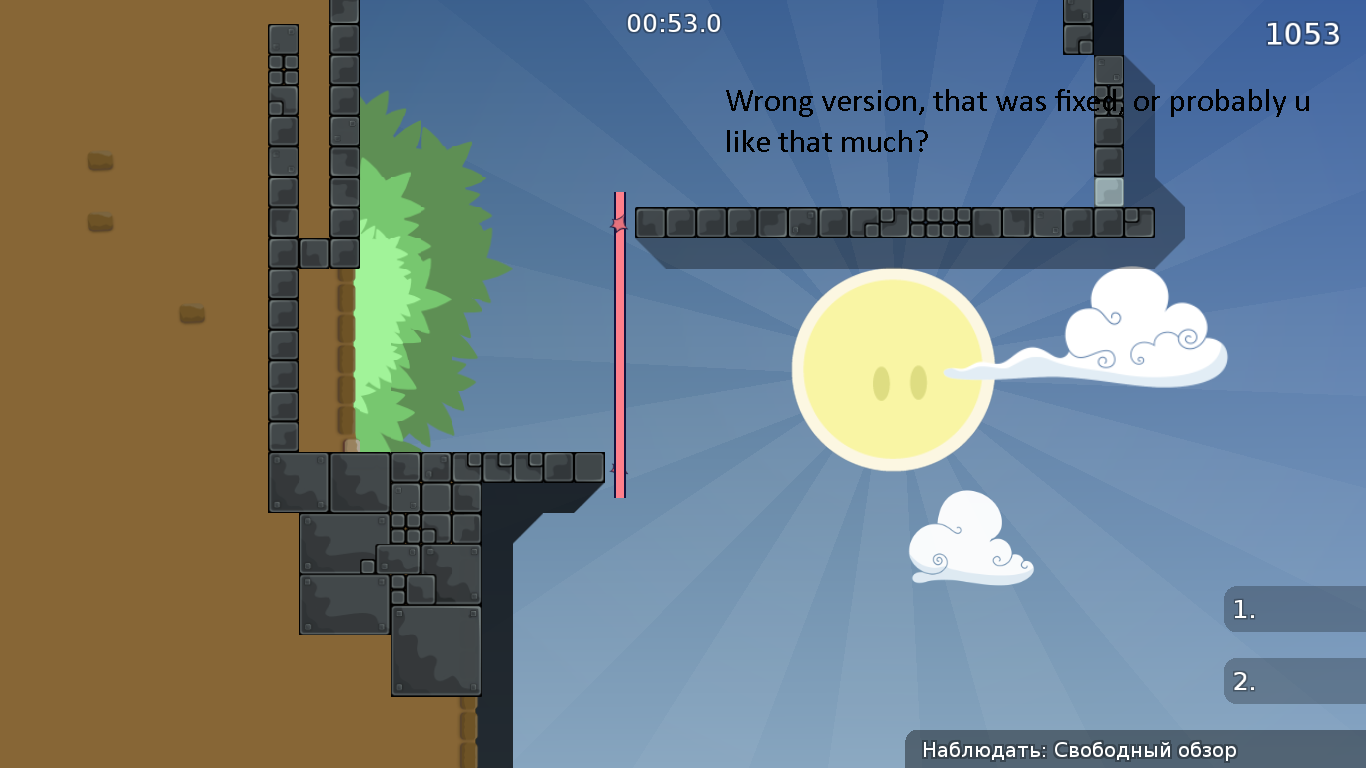This screenshot has height=768, width=1366.
Task: Click the small lower cloud
Action: click(x=965, y=545)
